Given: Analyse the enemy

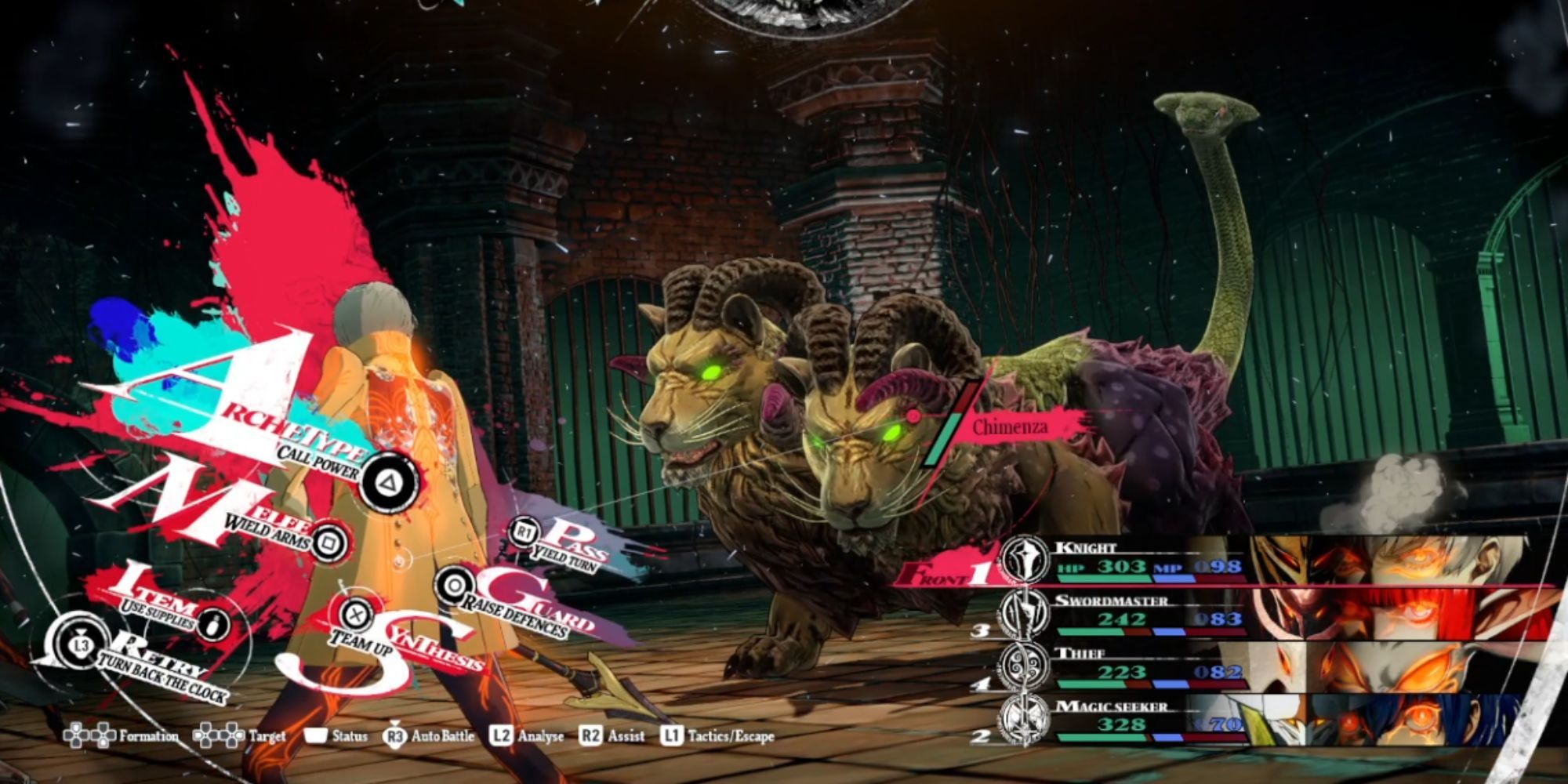Looking at the screenshot, I should click(527, 736).
